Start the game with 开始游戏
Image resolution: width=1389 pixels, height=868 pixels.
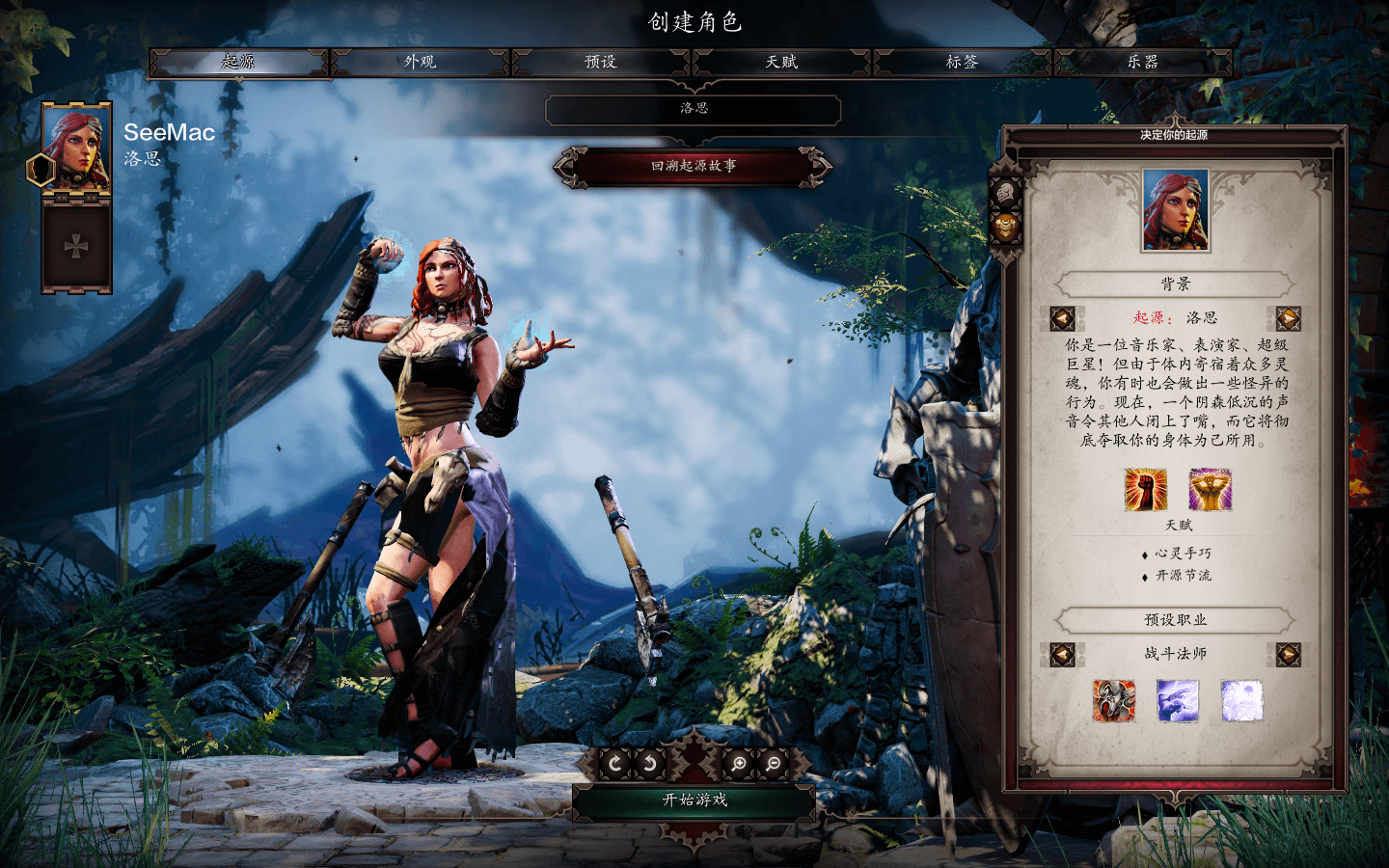tap(694, 800)
